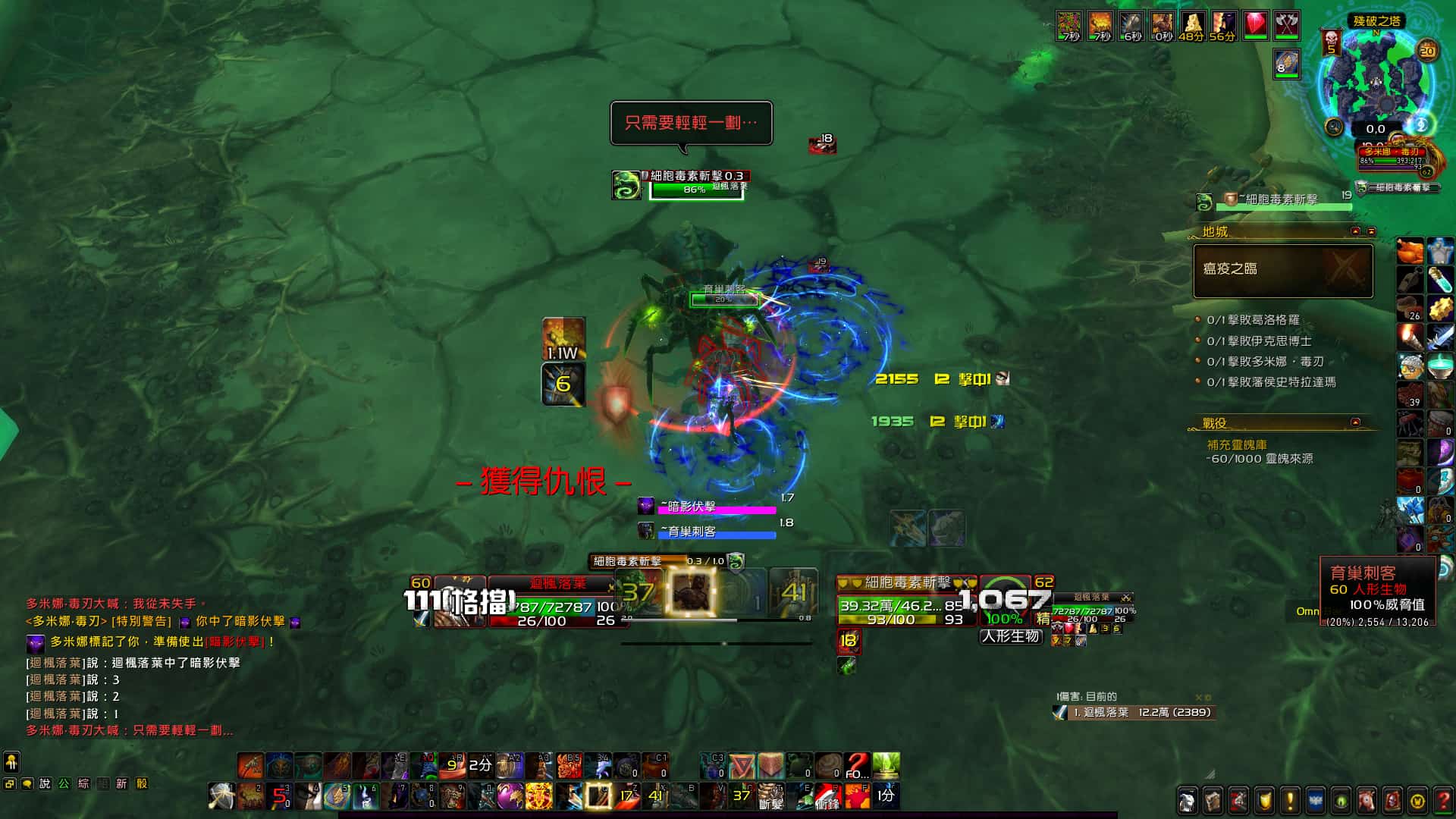The height and width of the screenshot is (819, 1456).
Task: Open the guild banner micro button
Action: click(x=1316, y=800)
